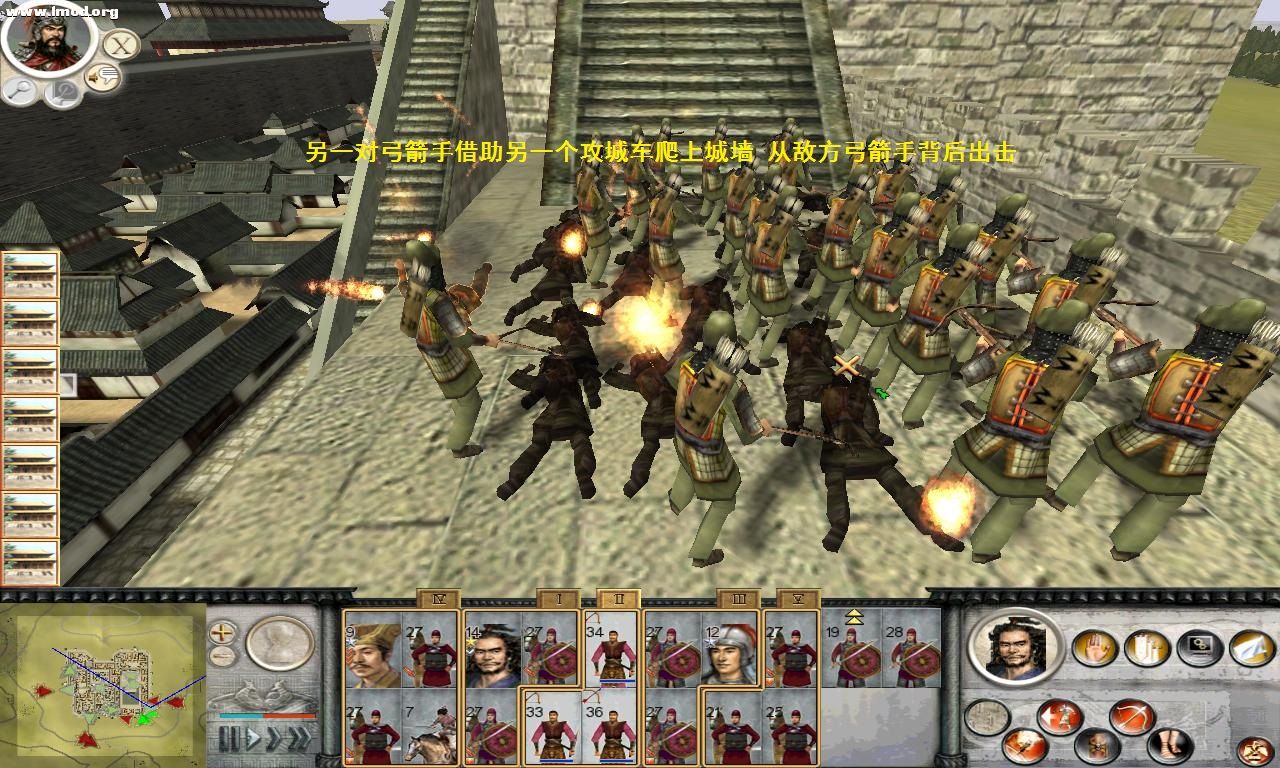Select the magnifying glass zoom icon top-left
The image size is (1280, 768).
click(20, 90)
